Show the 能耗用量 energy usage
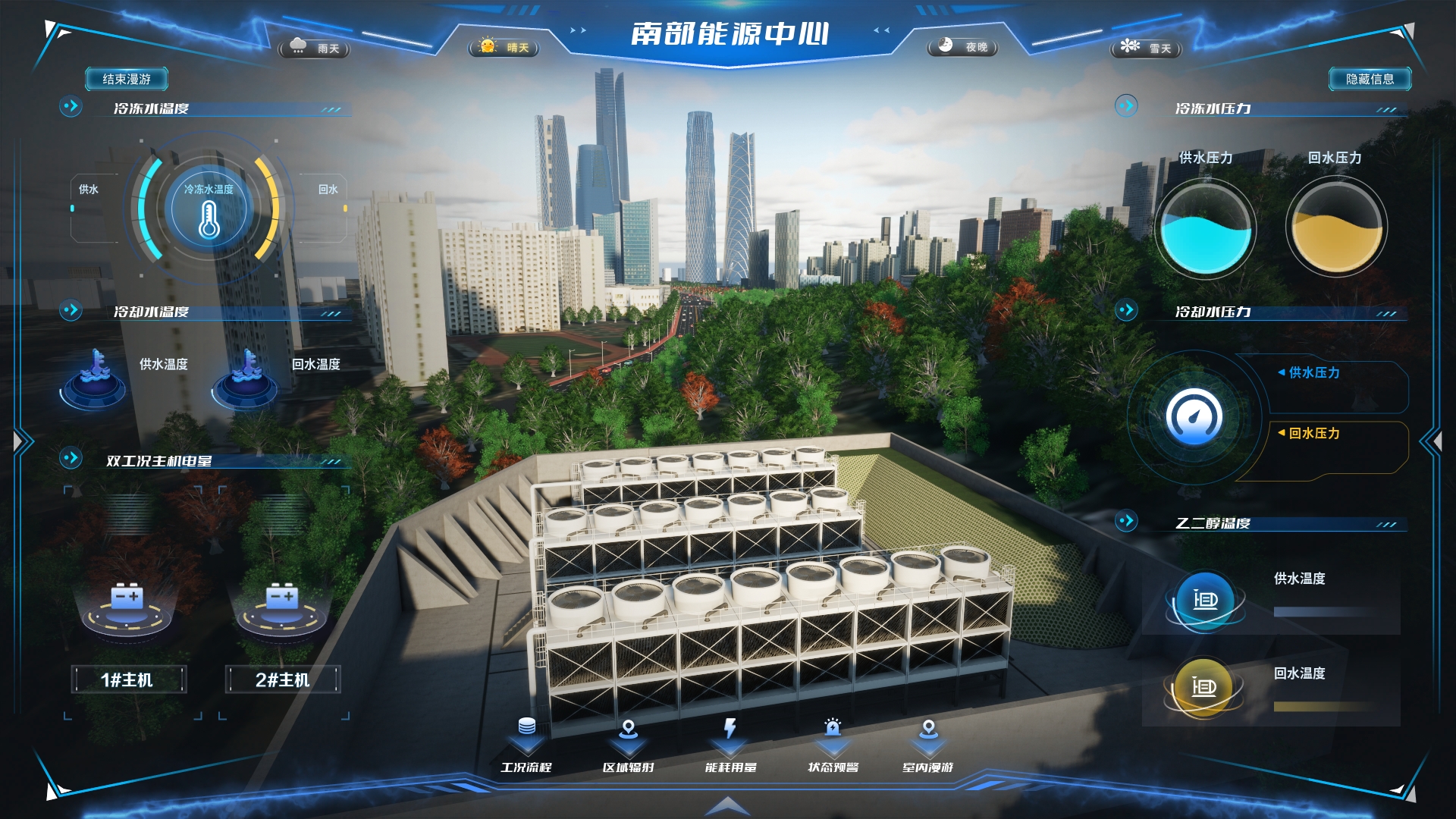The width and height of the screenshot is (1456, 819). 730,745
